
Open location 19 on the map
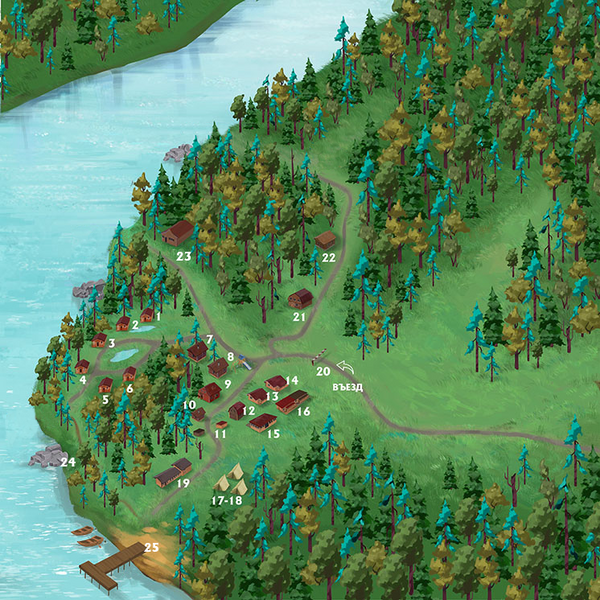183,483
